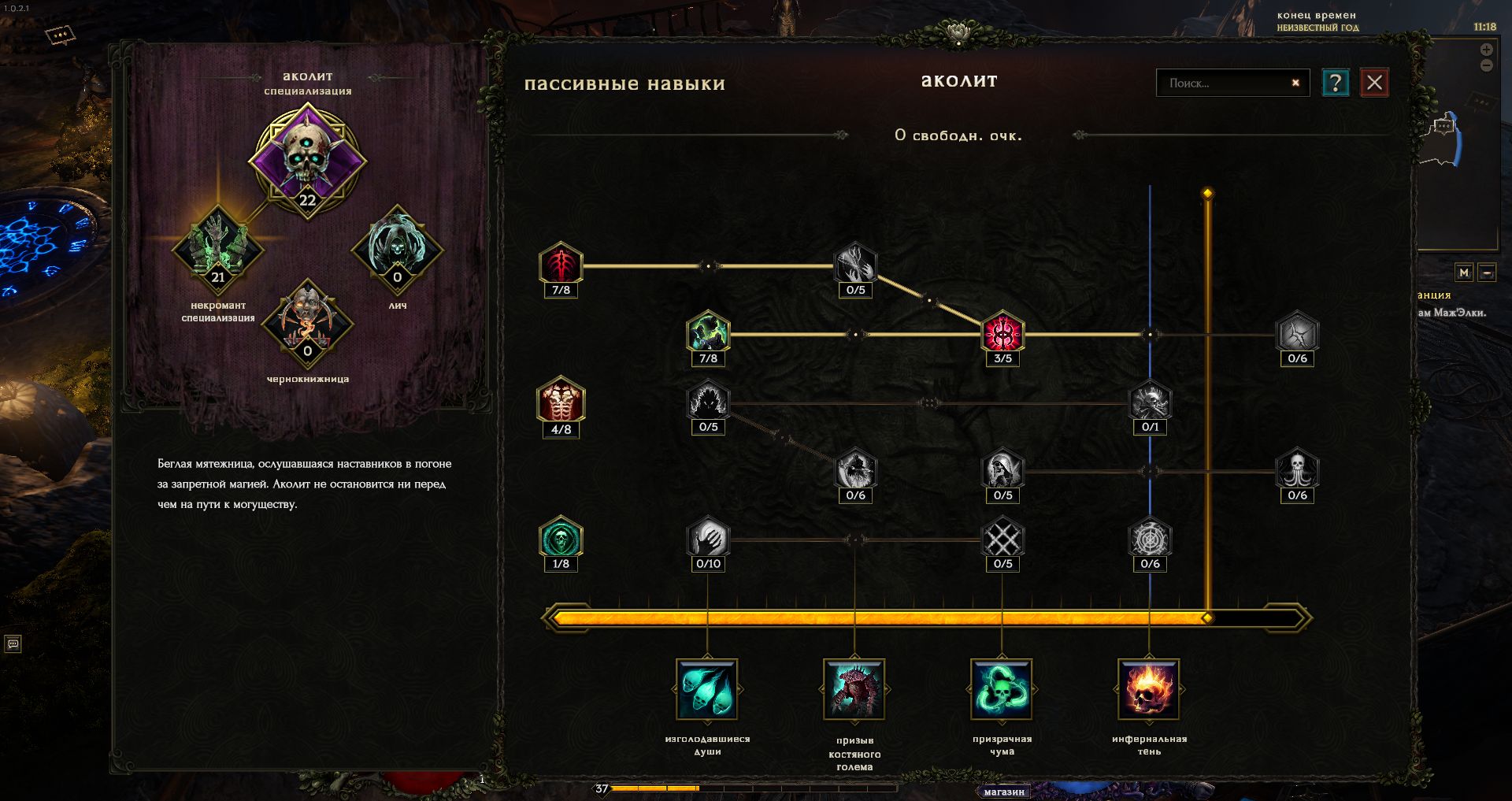
Task: Switch to the Lich mastery tree
Action: click(397, 248)
